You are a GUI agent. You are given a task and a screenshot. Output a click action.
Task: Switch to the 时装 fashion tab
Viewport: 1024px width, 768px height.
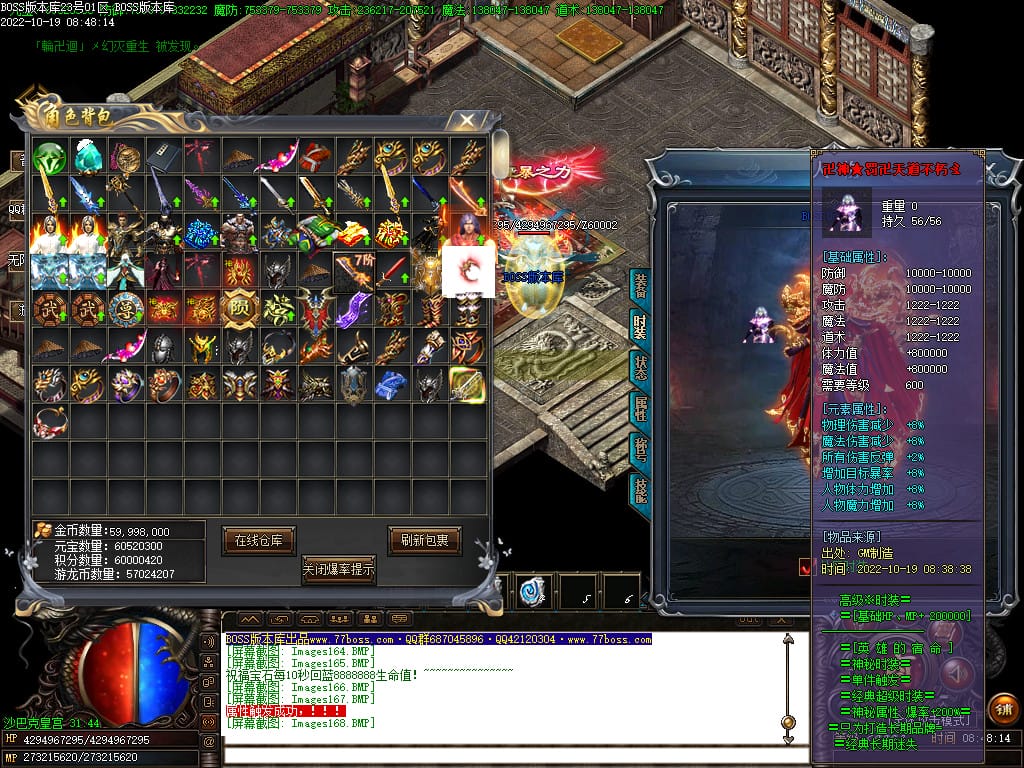click(x=640, y=326)
